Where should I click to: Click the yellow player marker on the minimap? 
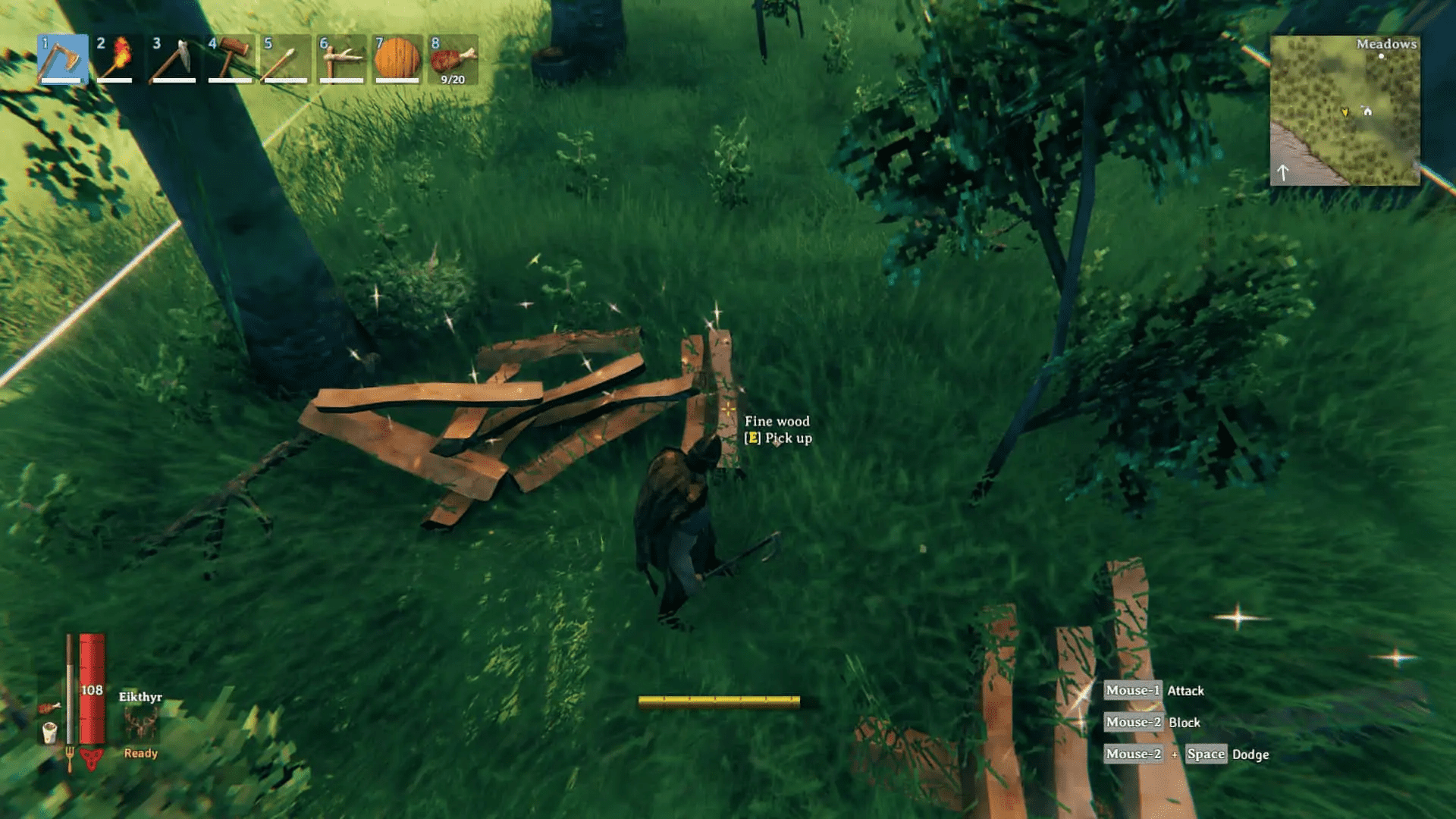[1345, 111]
